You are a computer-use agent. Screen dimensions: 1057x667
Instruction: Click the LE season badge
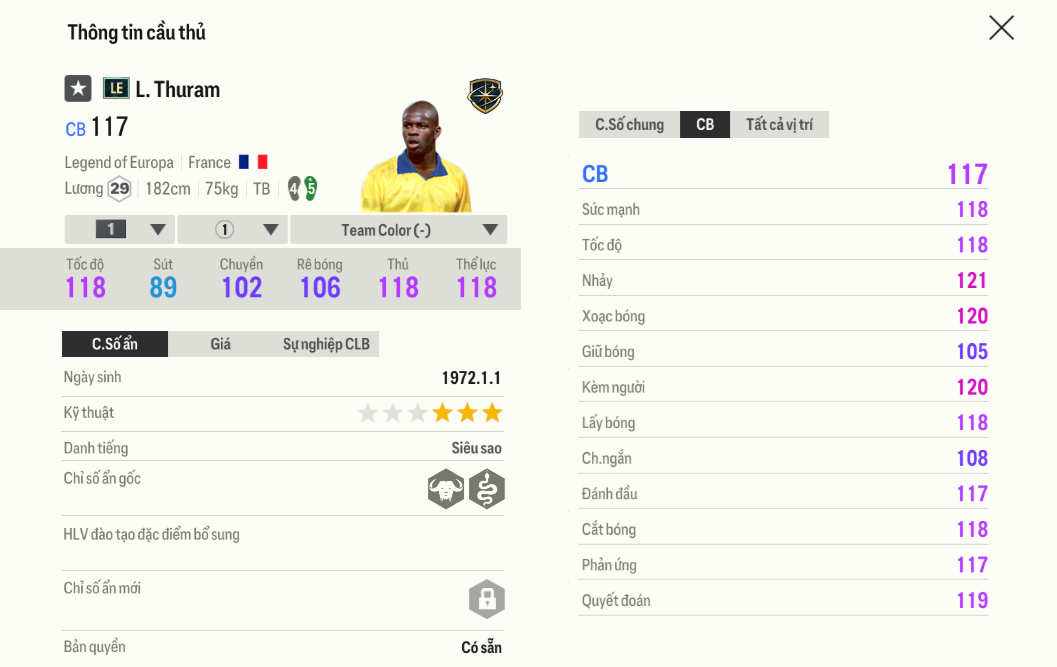click(x=116, y=89)
